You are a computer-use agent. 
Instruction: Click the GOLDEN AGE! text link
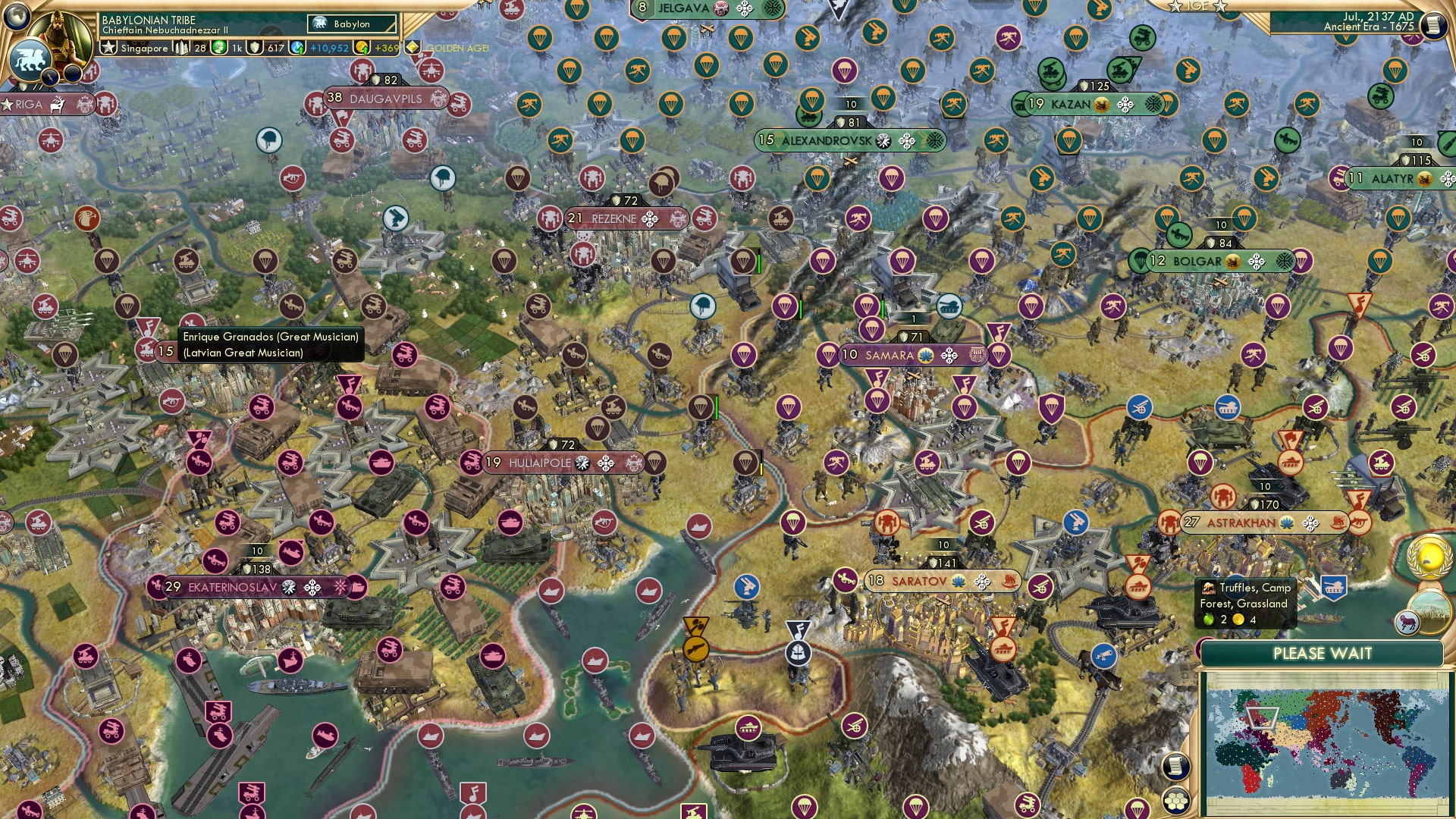(x=457, y=46)
